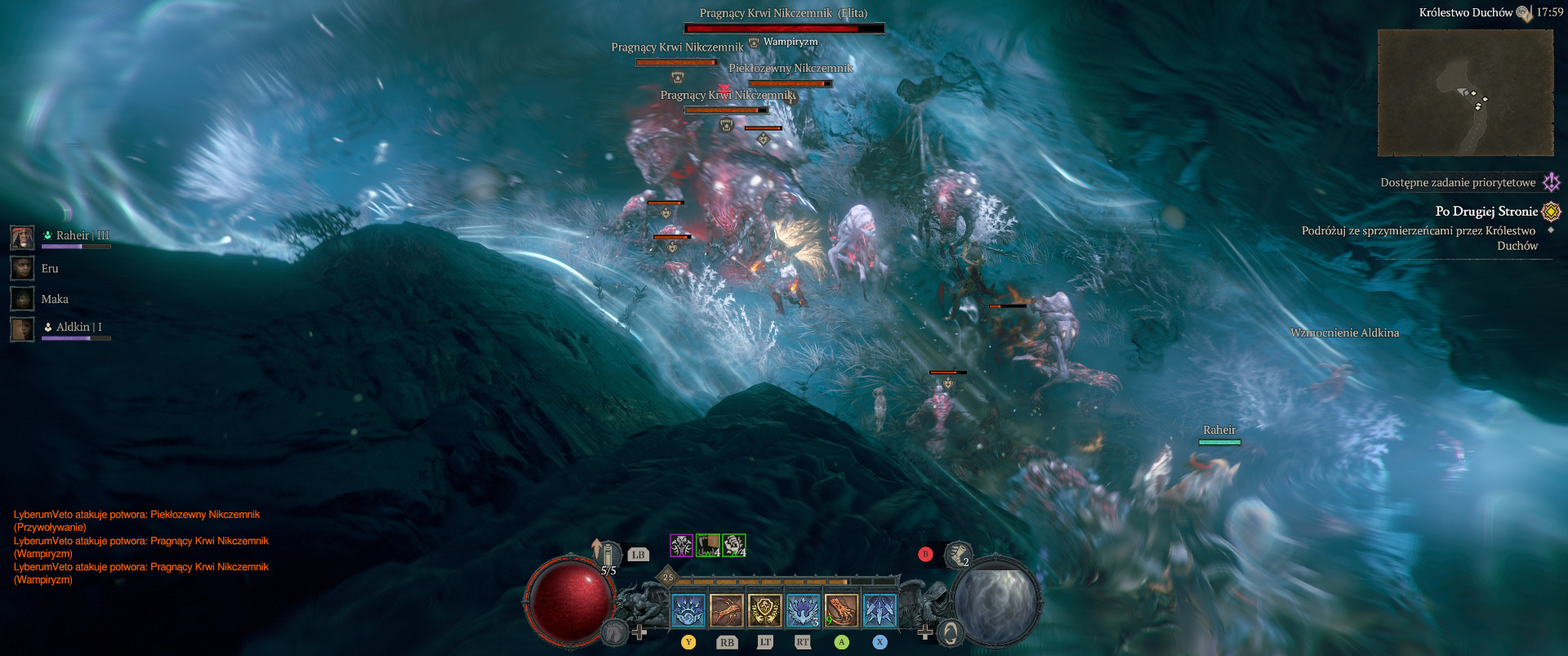Use the orange centipede skill
The height and width of the screenshot is (656, 1568).
pyautogui.click(x=726, y=611)
